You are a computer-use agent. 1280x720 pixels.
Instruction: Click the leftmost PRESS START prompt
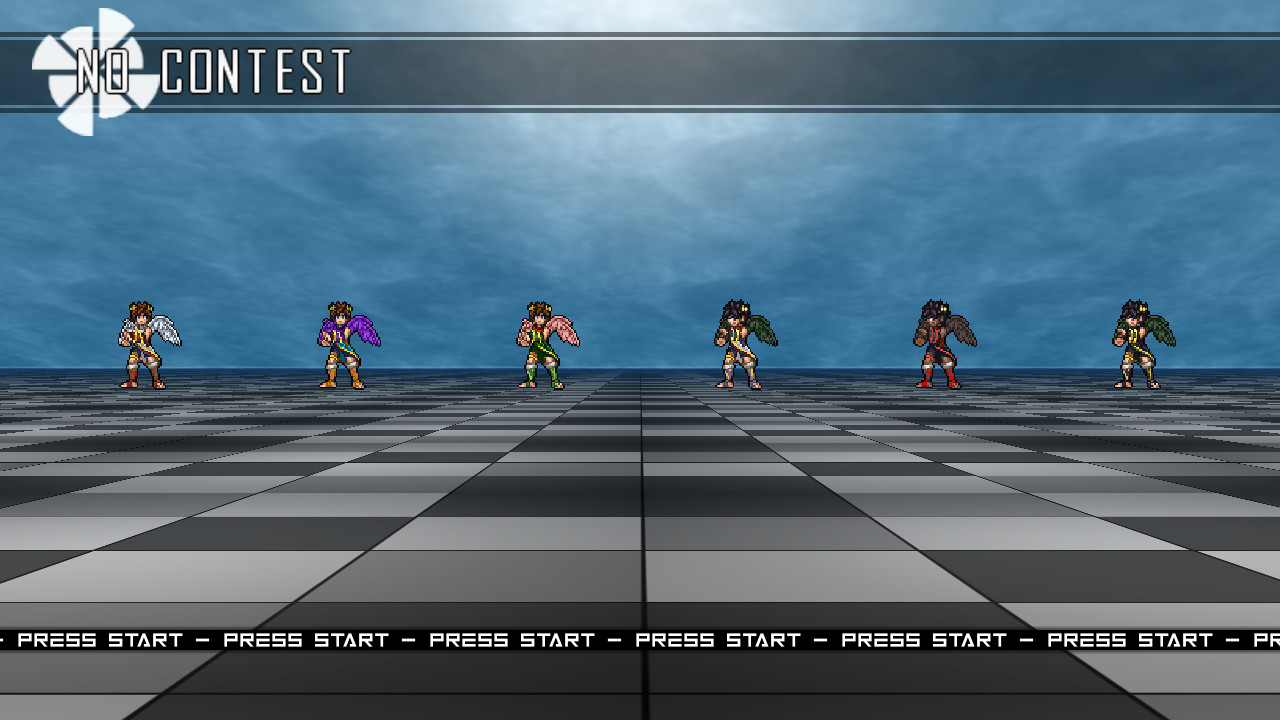point(100,640)
